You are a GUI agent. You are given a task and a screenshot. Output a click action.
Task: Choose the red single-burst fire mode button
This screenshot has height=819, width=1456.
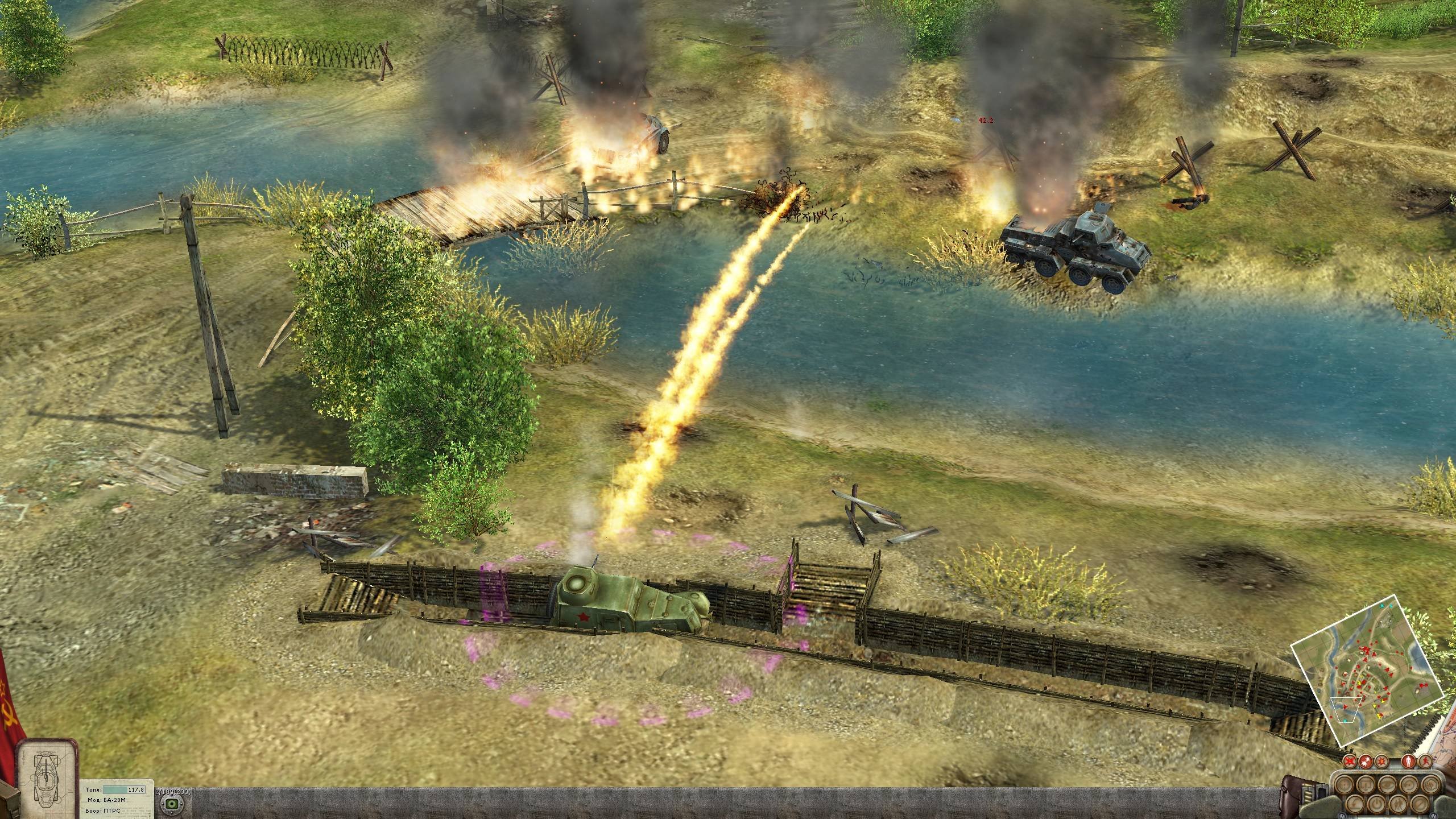pyautogui.click(x=1381, y=761)
